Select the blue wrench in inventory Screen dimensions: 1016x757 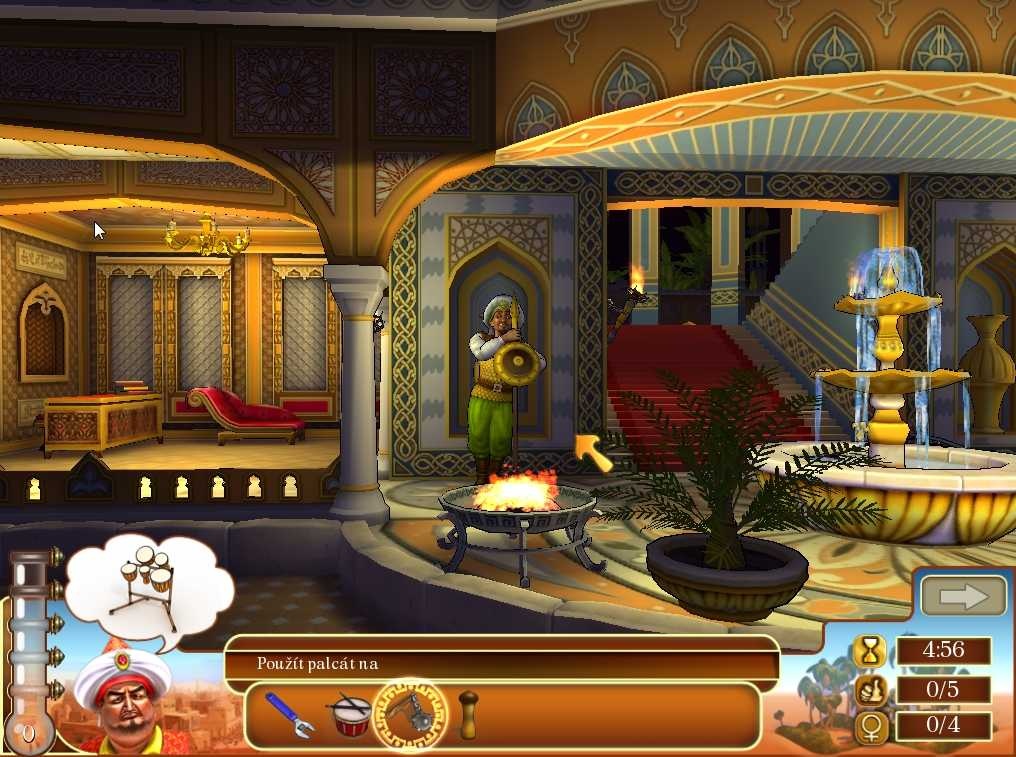[289, 714]
